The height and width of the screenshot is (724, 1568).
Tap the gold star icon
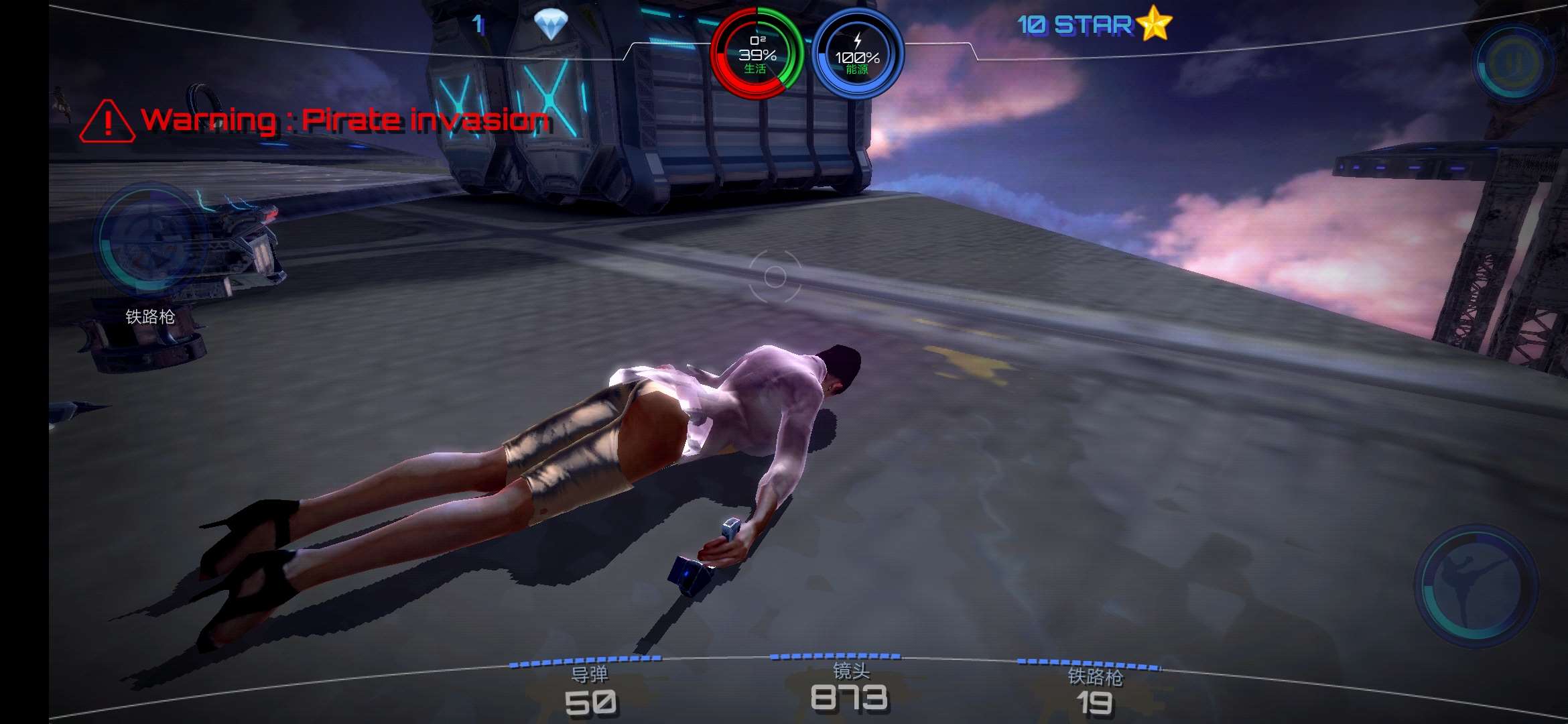[1154, 23]
